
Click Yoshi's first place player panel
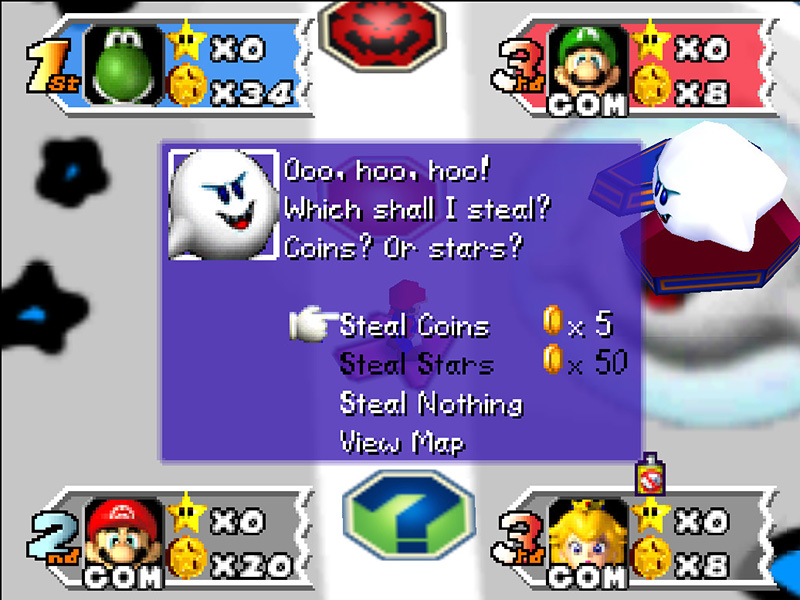[x=160, y=62]
